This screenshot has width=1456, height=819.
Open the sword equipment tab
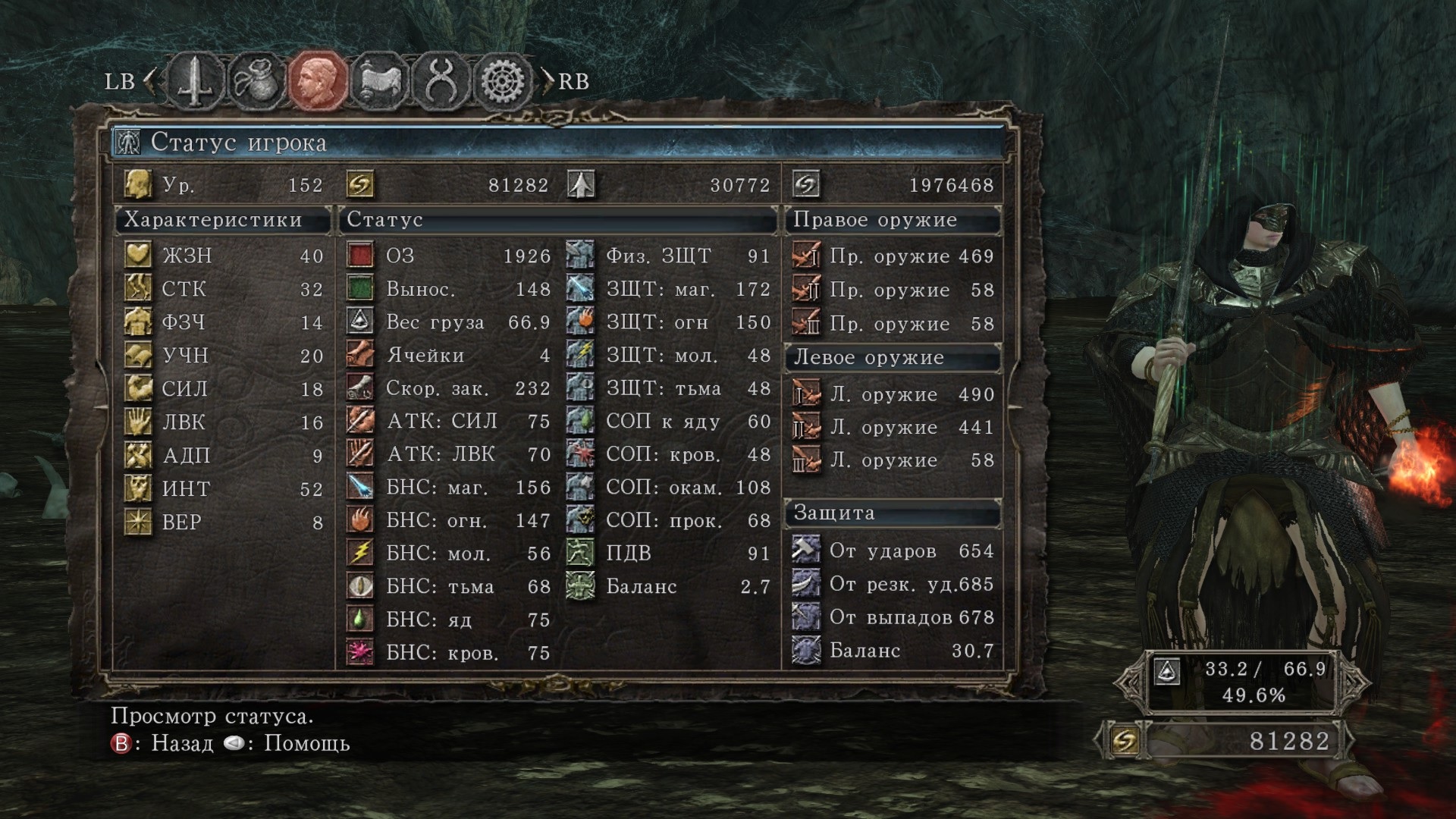(x=196, y=81)
